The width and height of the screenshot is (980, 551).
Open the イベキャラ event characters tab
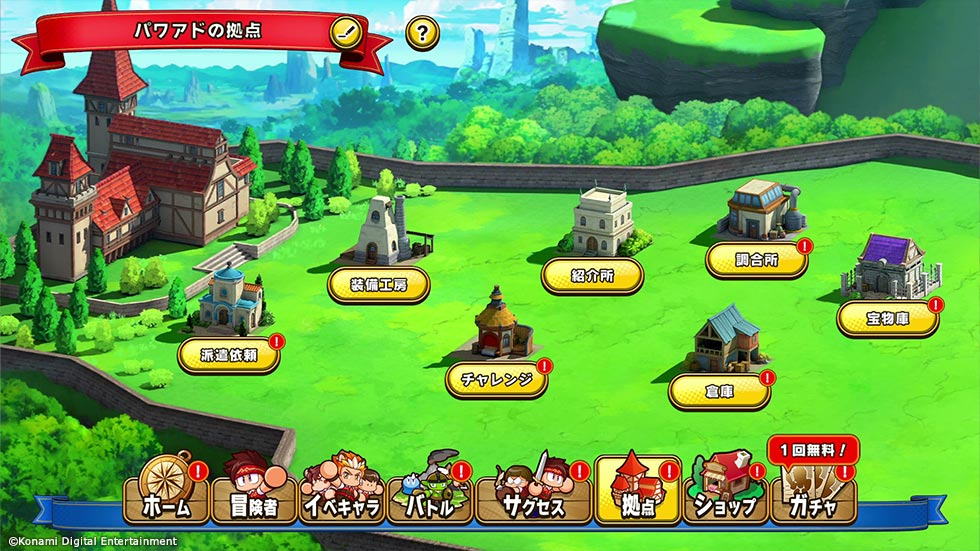[342, 492]
